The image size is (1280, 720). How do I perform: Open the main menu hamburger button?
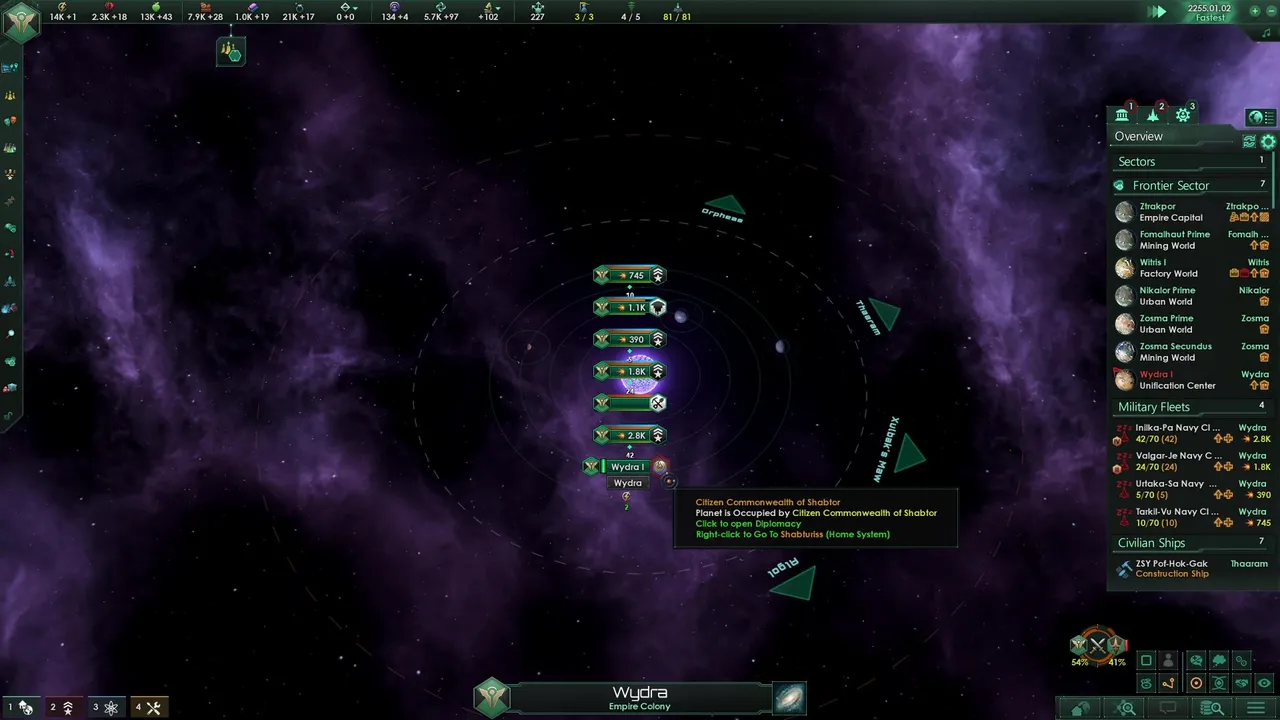tap(1255, 709)
